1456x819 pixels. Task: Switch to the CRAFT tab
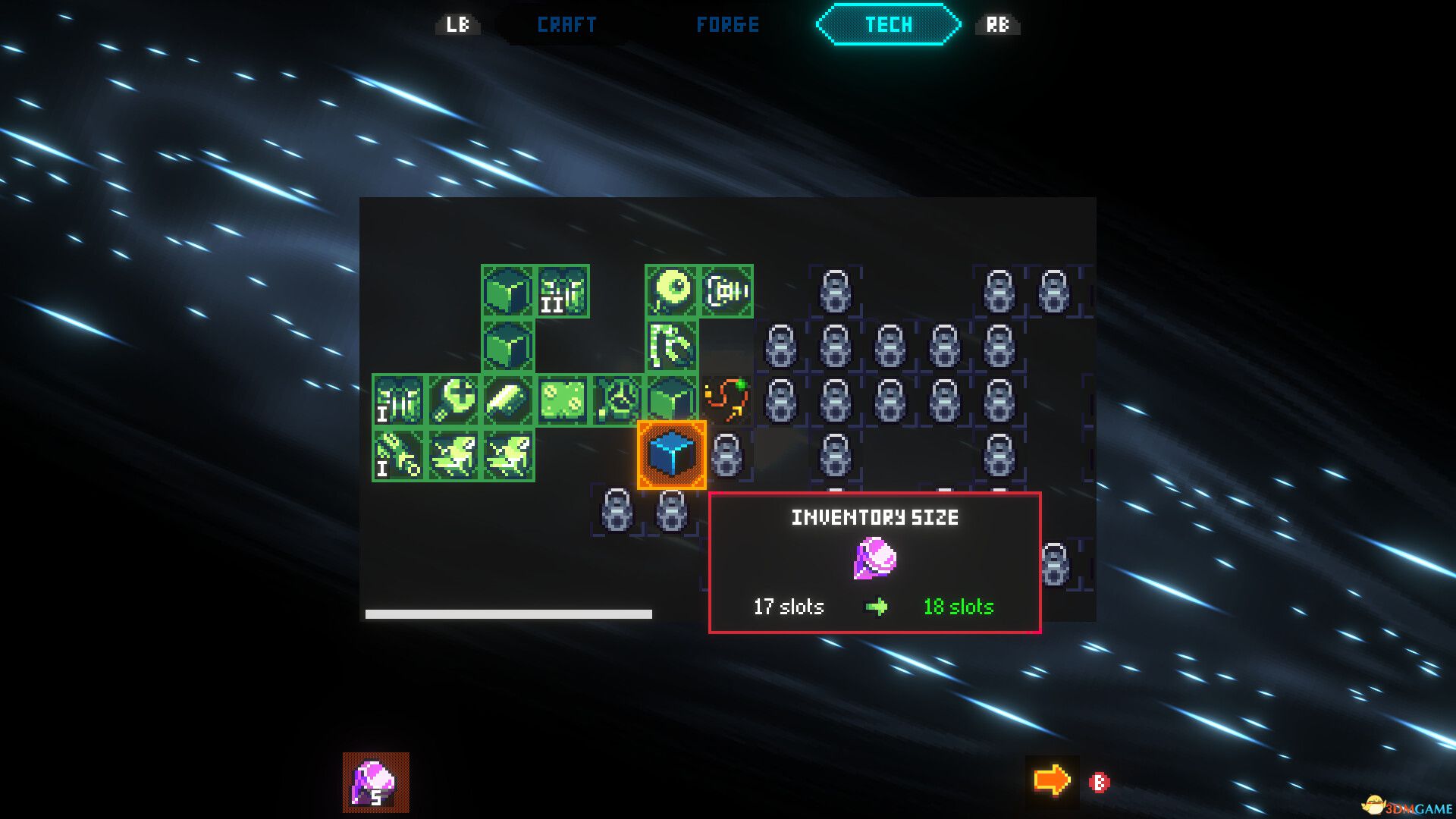pyautogui.click(x=566, y=24)
